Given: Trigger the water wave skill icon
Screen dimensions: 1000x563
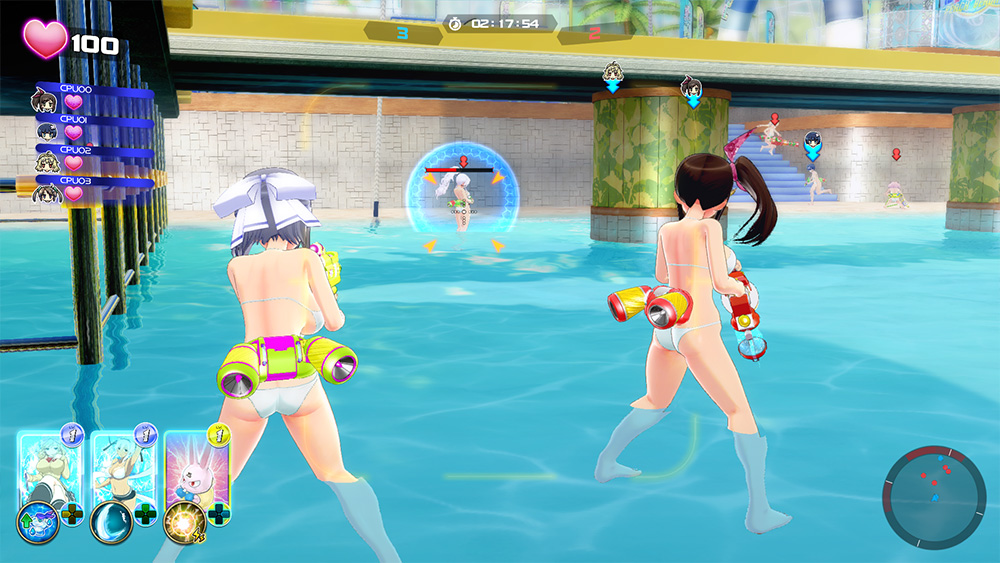Looking at the screenshot, I should coord(110,523).
